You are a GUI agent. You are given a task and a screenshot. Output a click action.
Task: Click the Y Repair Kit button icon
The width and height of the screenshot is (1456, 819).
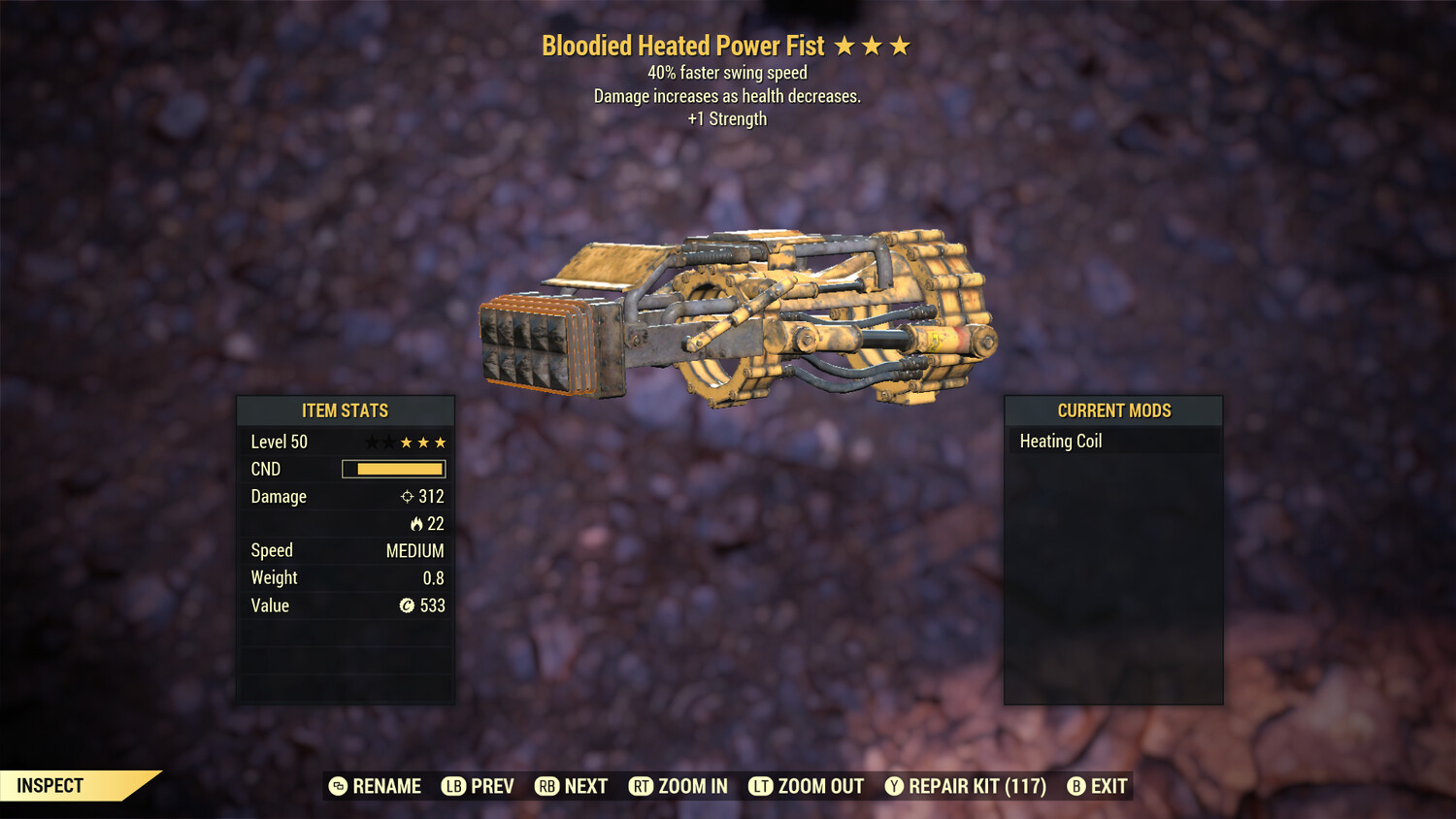click(894, 786)
